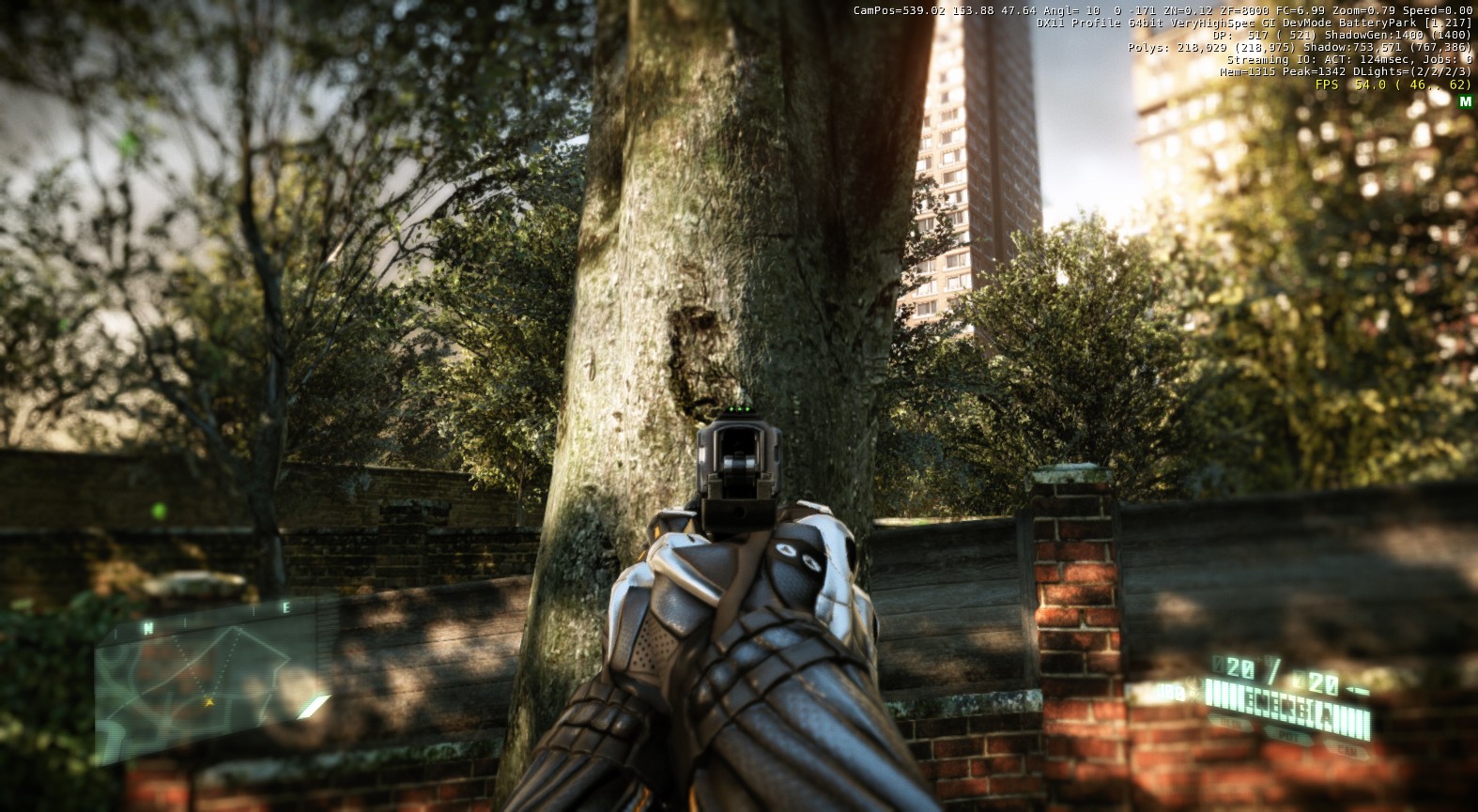Click the segmented ammo bar on the HUD
This screenshot has width=1478, height=812.
tap(1290, 710)
